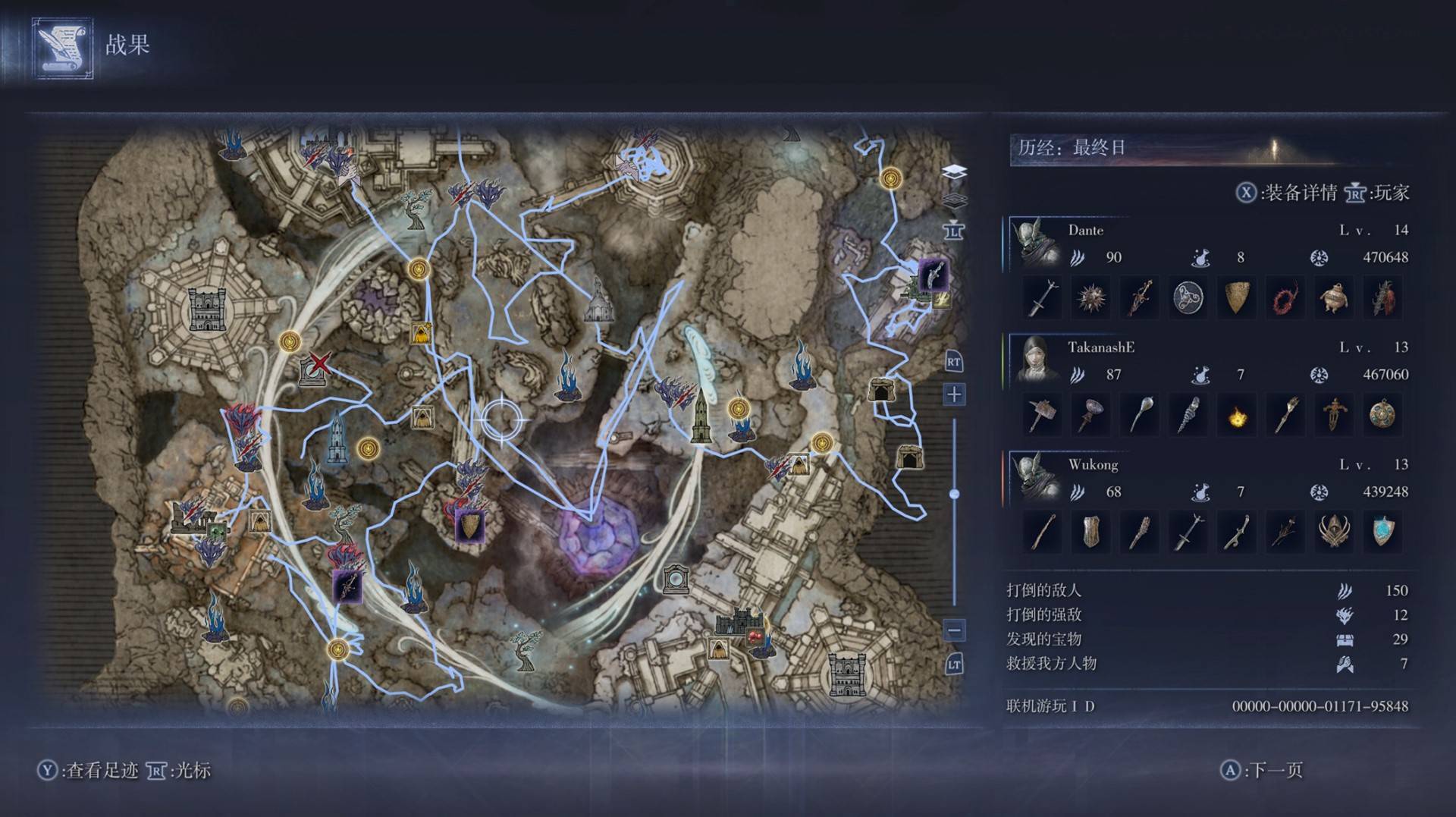1456x817 pixels.
Task: Select Dante's red ring talisman icon
Action: 1285,297
